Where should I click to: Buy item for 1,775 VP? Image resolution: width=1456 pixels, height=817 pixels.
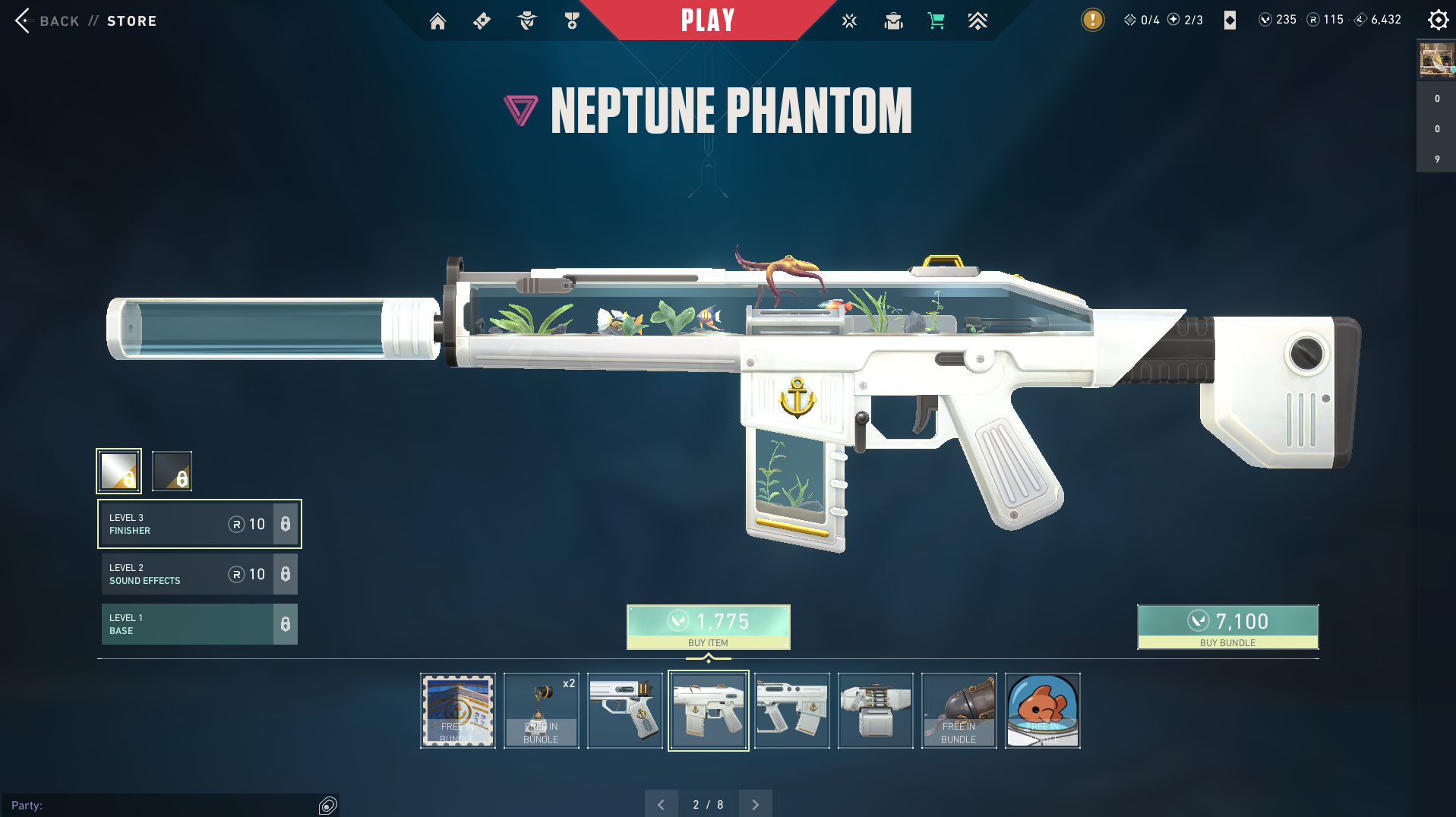708,627
